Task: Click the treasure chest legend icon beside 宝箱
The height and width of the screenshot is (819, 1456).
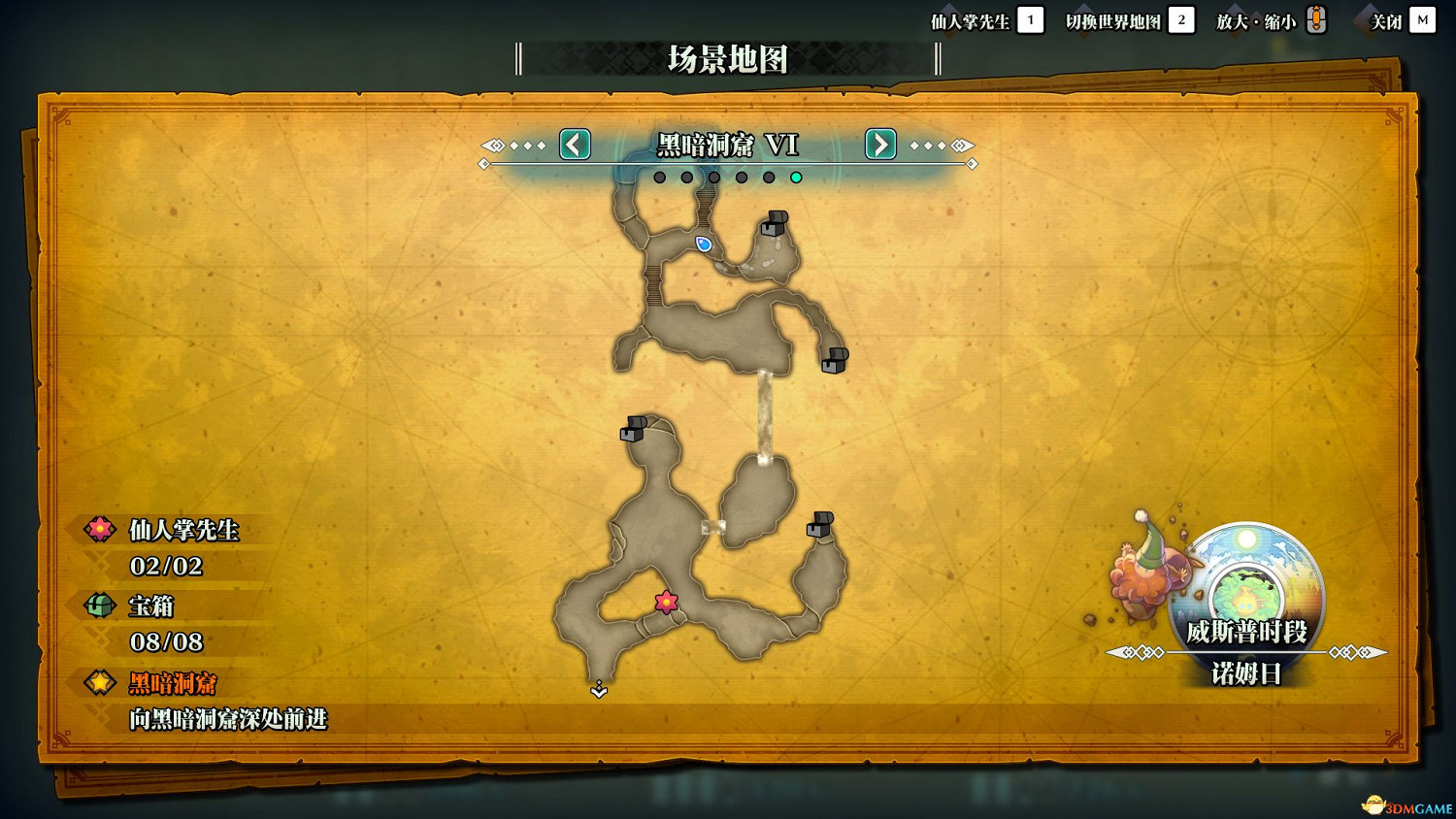Action: point(100,606)
